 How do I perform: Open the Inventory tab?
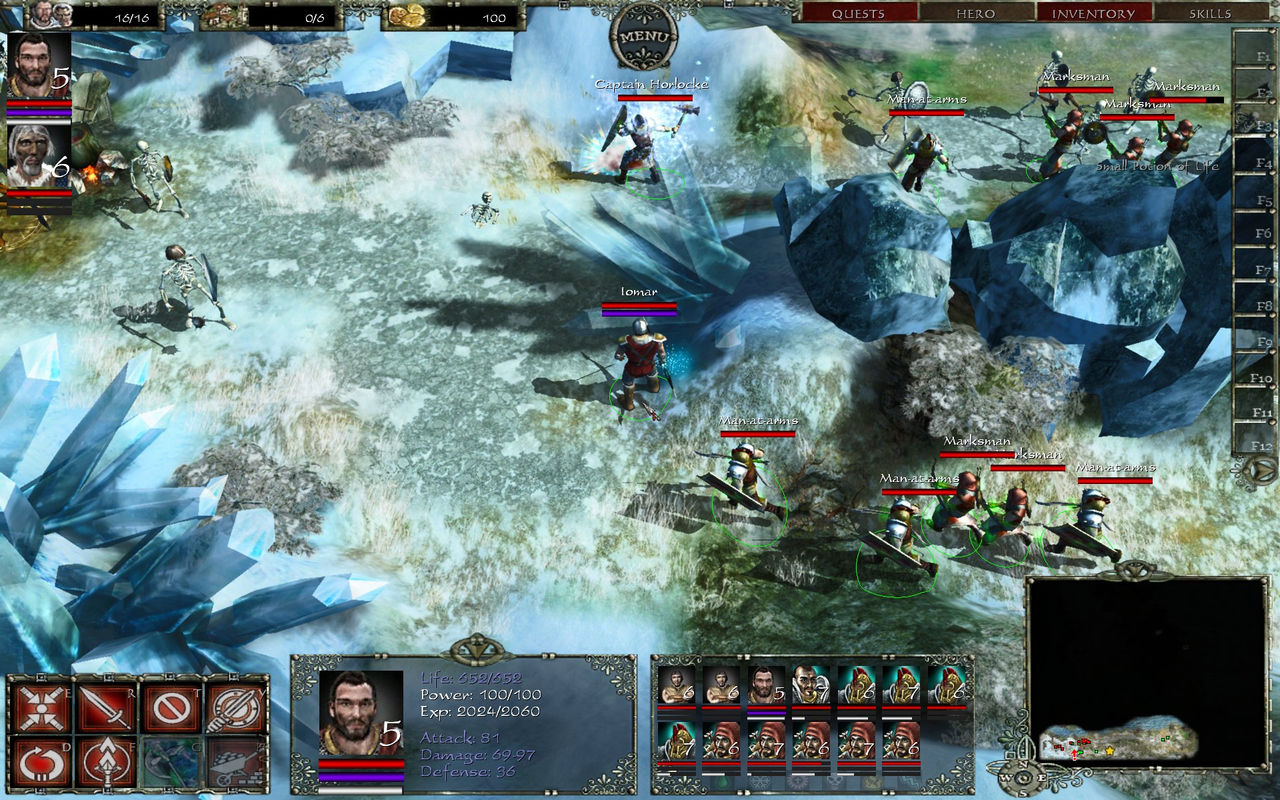pos(1093,13)
